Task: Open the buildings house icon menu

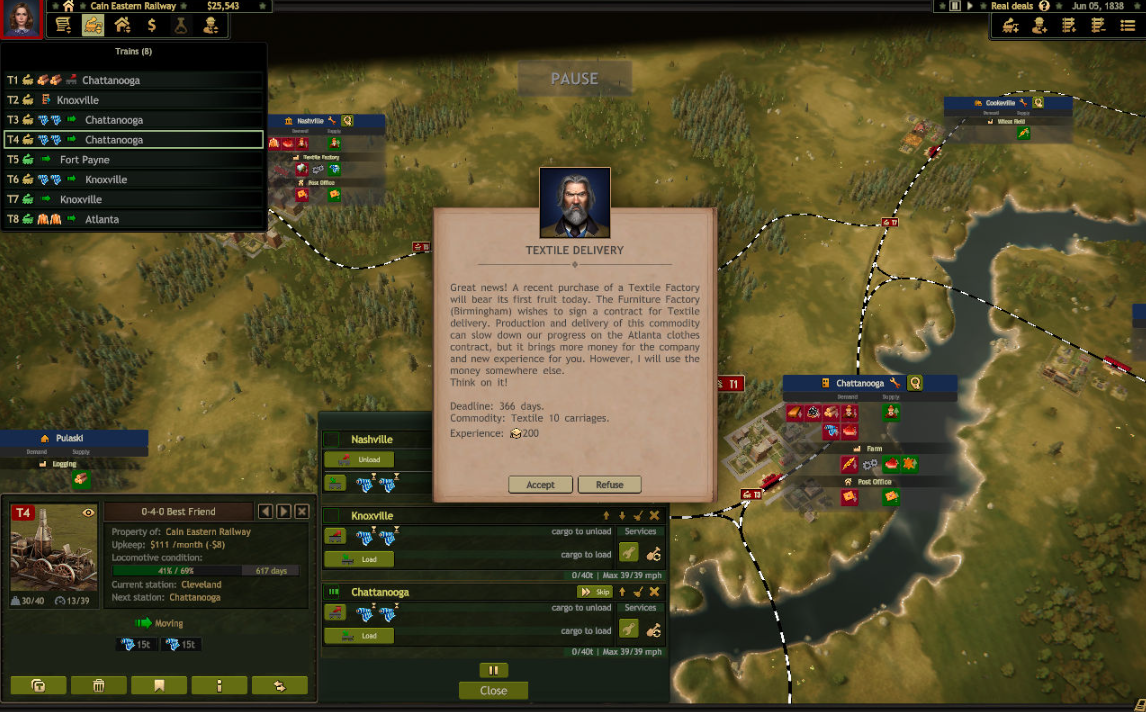Action: pos(122,26)
